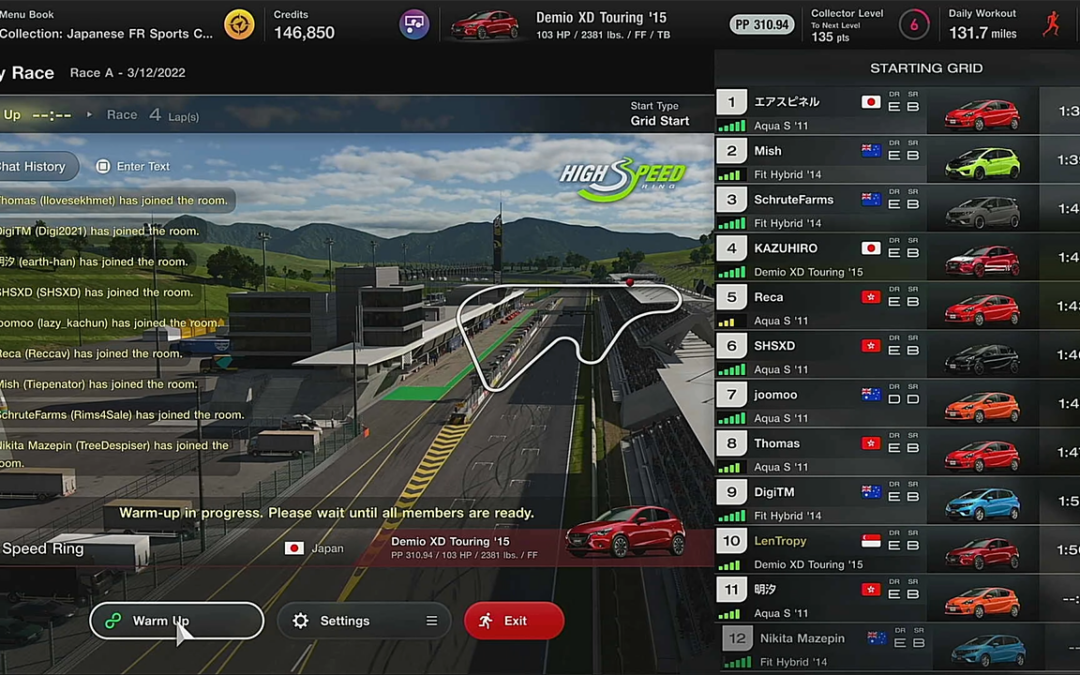Select Mish in the starting grid

coord(880,160)
